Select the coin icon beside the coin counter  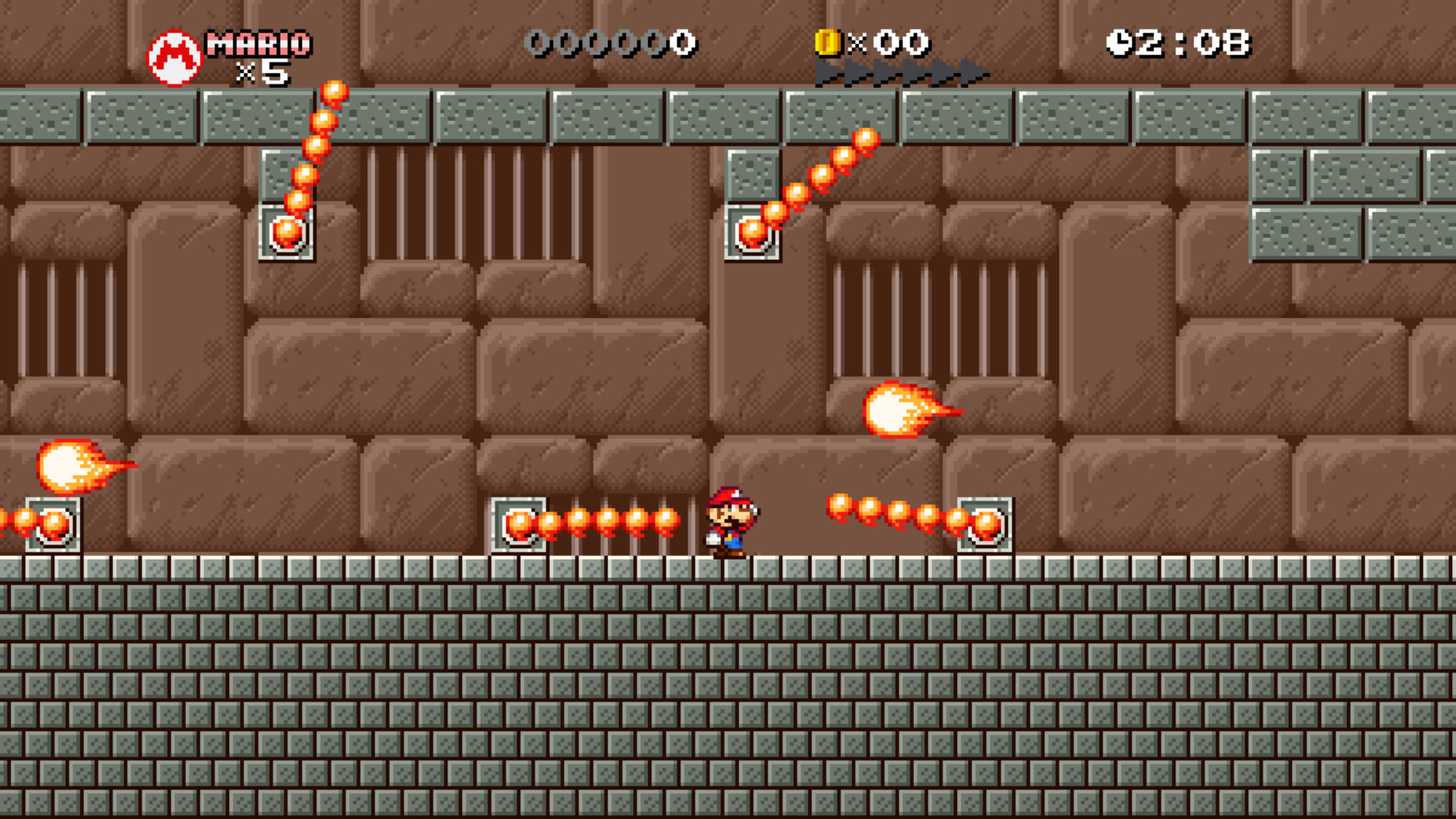[x=828, y=43]
